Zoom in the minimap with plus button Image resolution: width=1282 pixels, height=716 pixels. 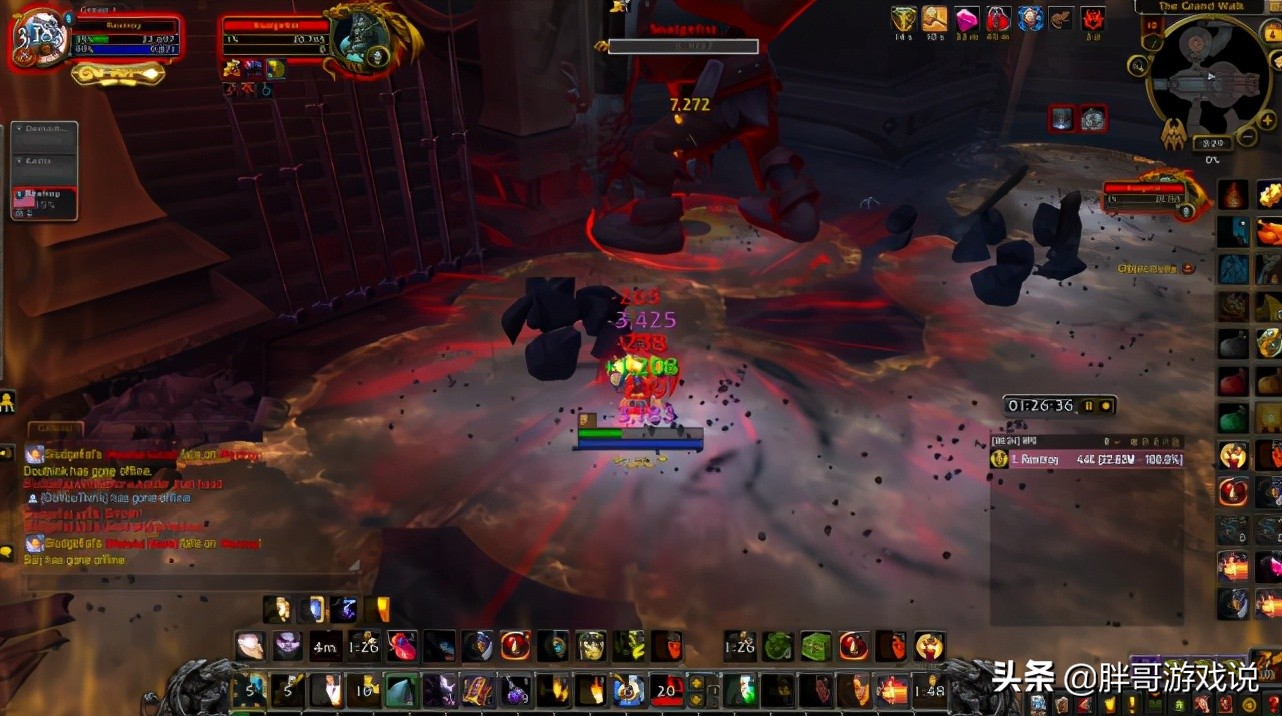point(1267,120)
